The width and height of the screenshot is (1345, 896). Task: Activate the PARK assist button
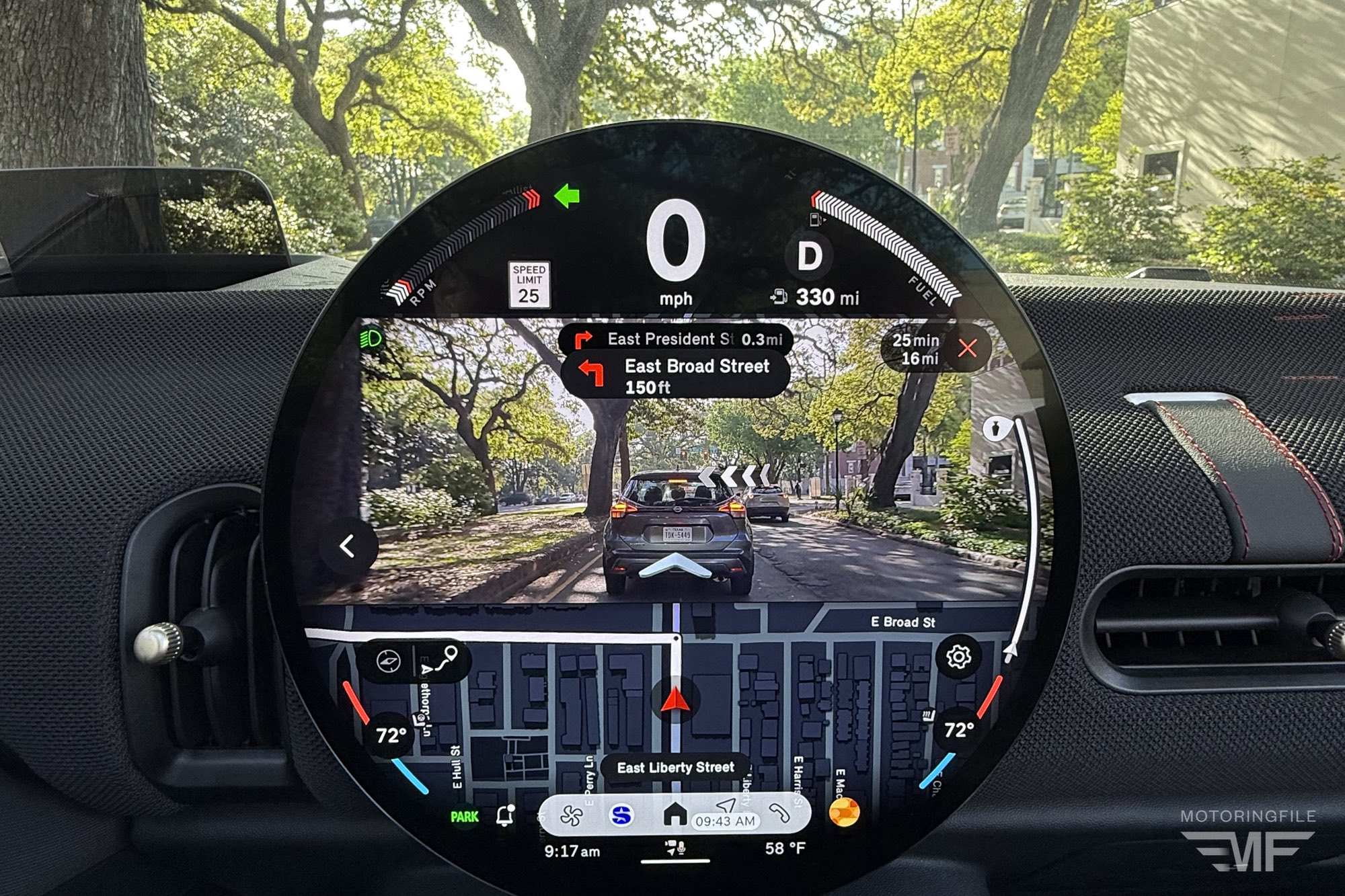point(464,817)
